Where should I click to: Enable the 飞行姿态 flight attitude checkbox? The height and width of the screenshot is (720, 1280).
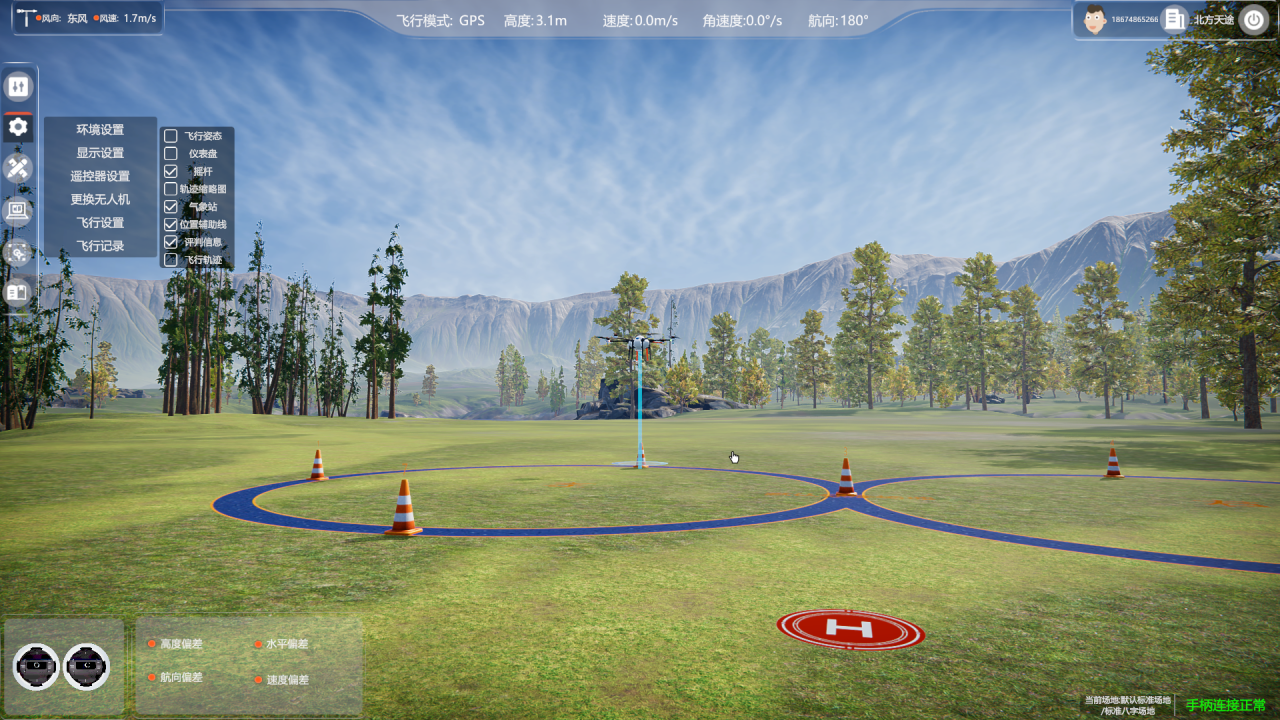click(171, 136)
